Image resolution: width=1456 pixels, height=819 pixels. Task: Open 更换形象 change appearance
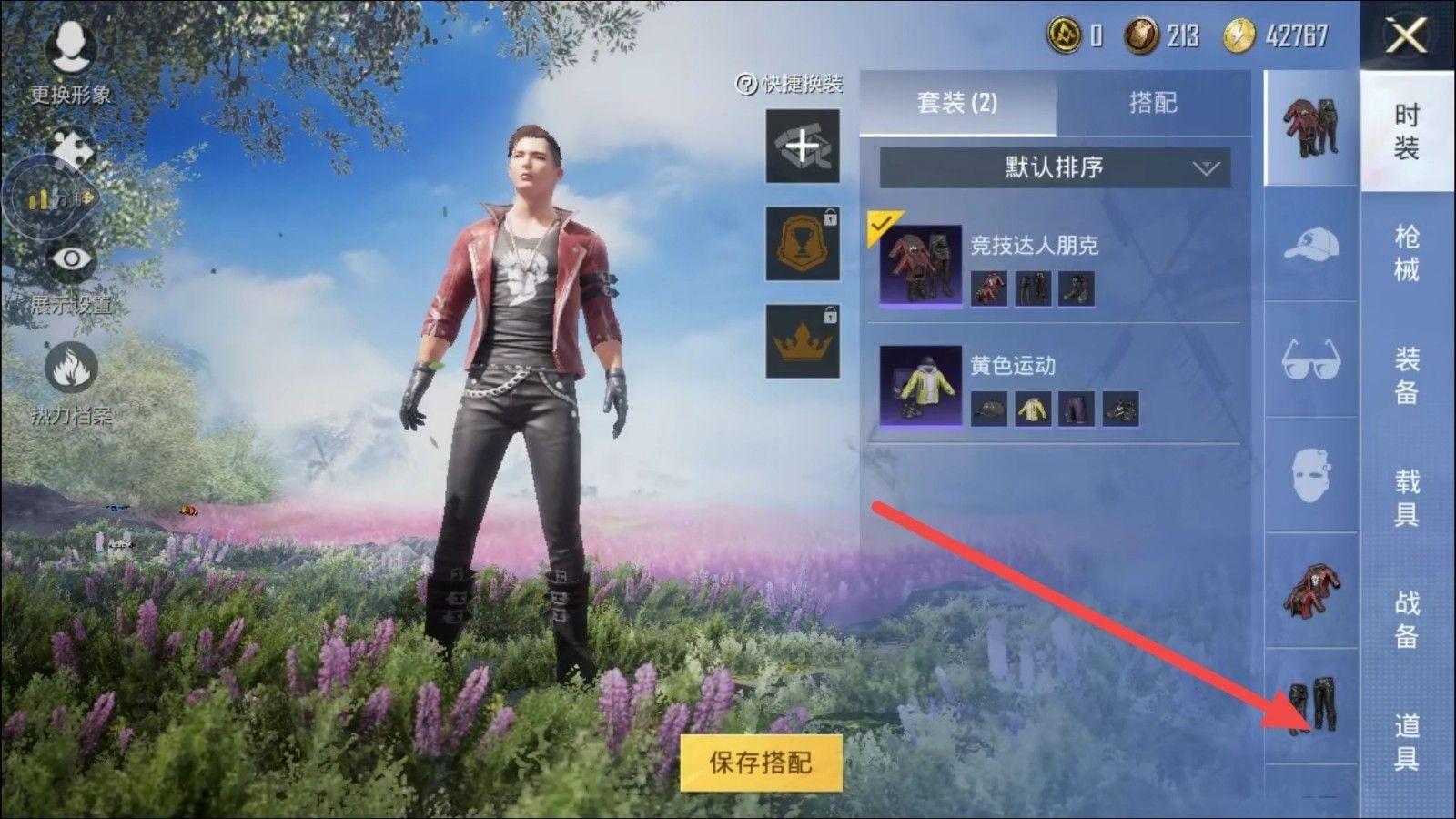[x=70, y=59]
